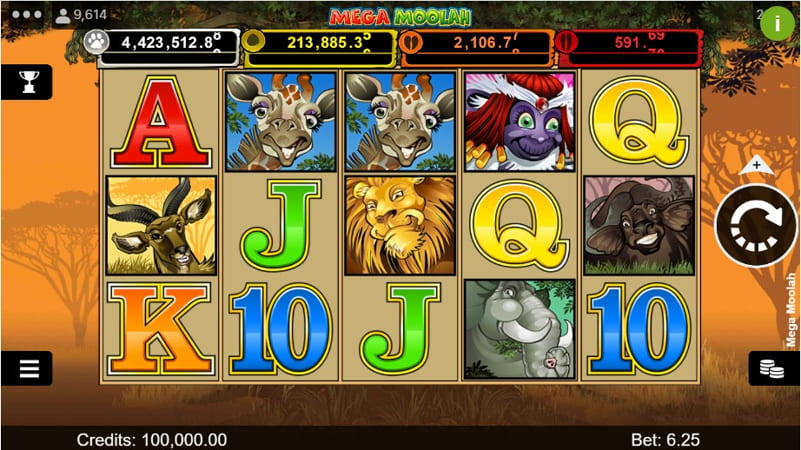
Task: Click the three-dot options menu
Action: click(x=22, y=16)
